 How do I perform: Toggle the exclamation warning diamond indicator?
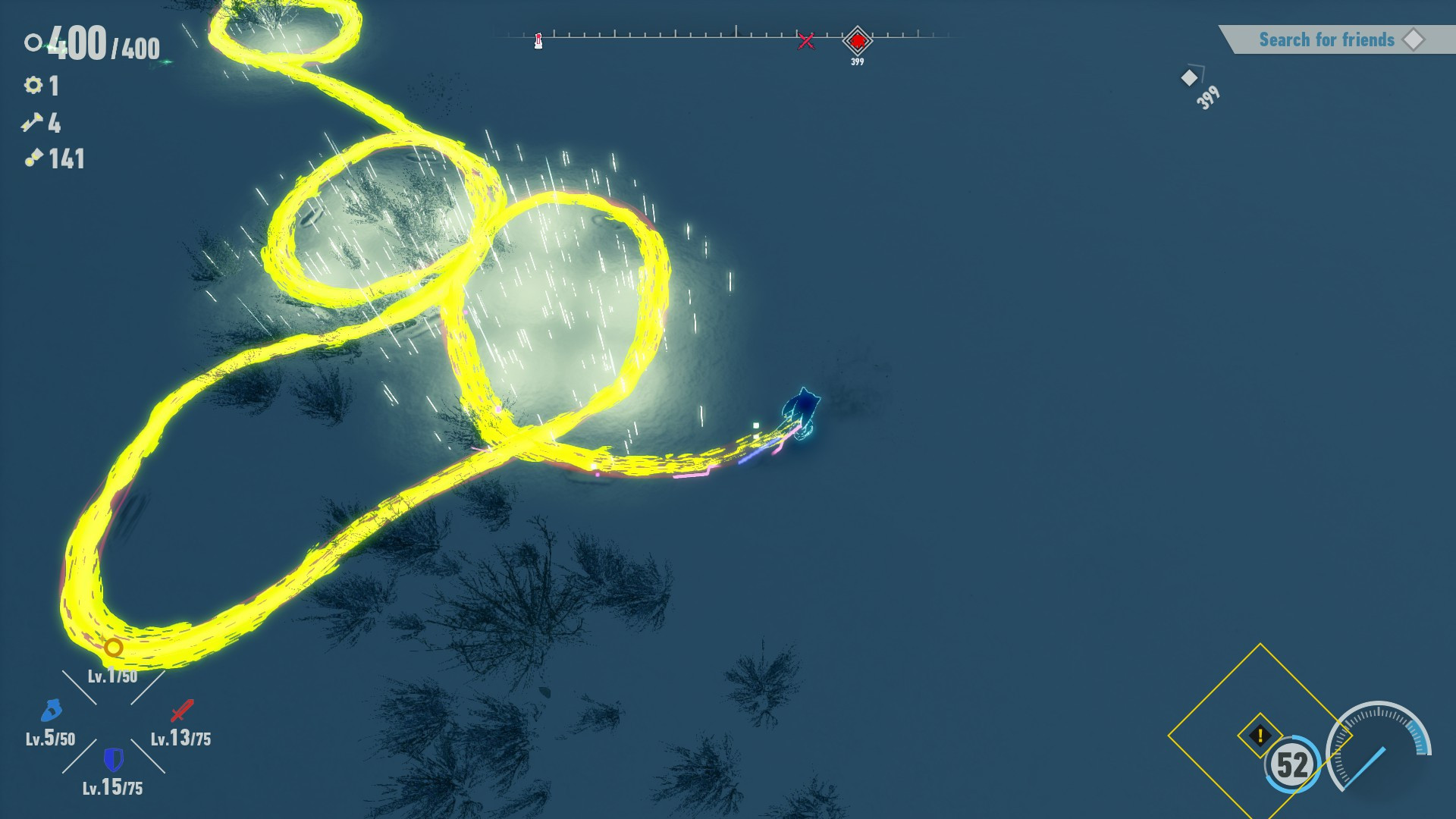coord(1260,734)
